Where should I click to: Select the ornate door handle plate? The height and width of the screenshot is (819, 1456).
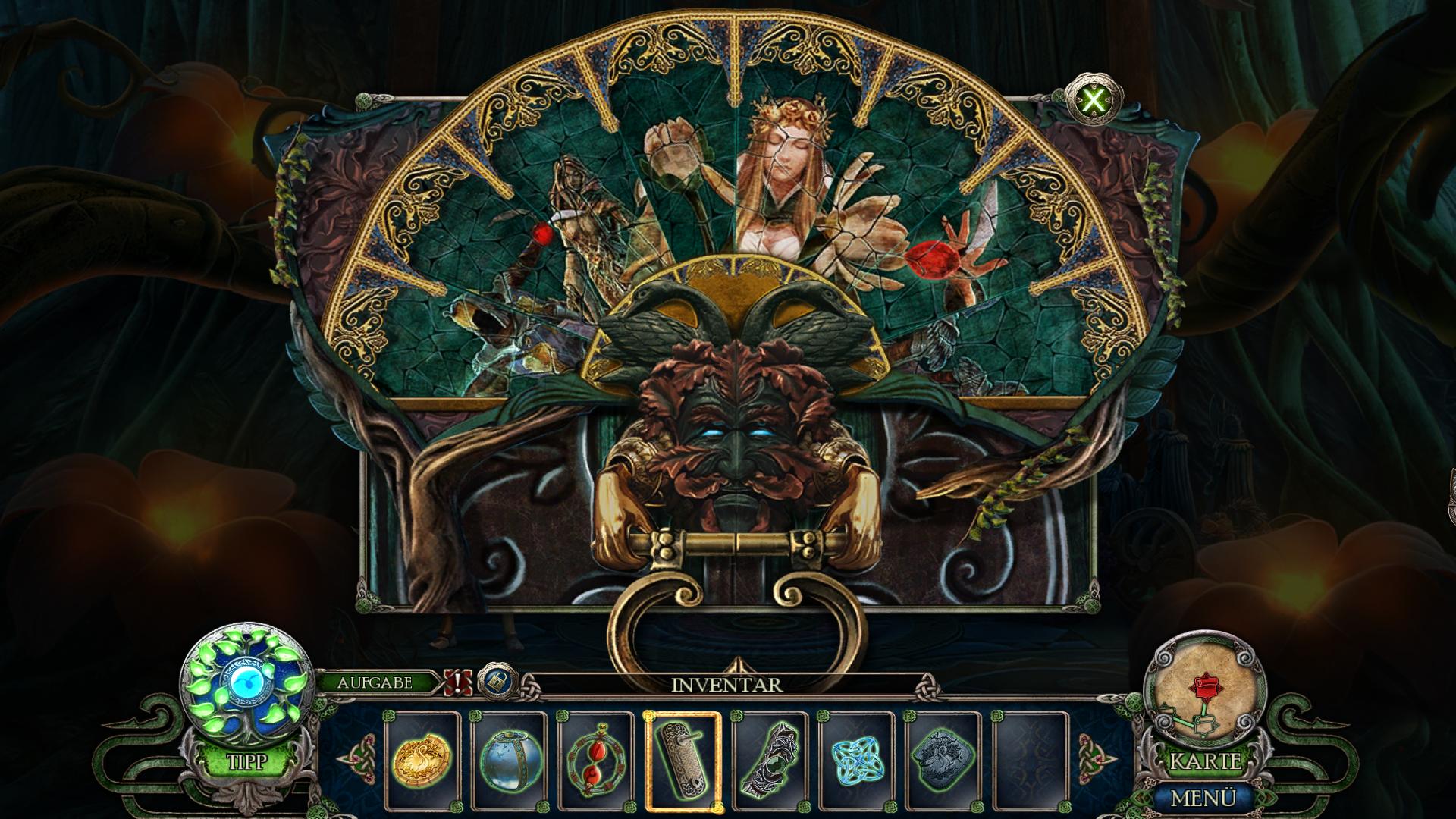682,760
